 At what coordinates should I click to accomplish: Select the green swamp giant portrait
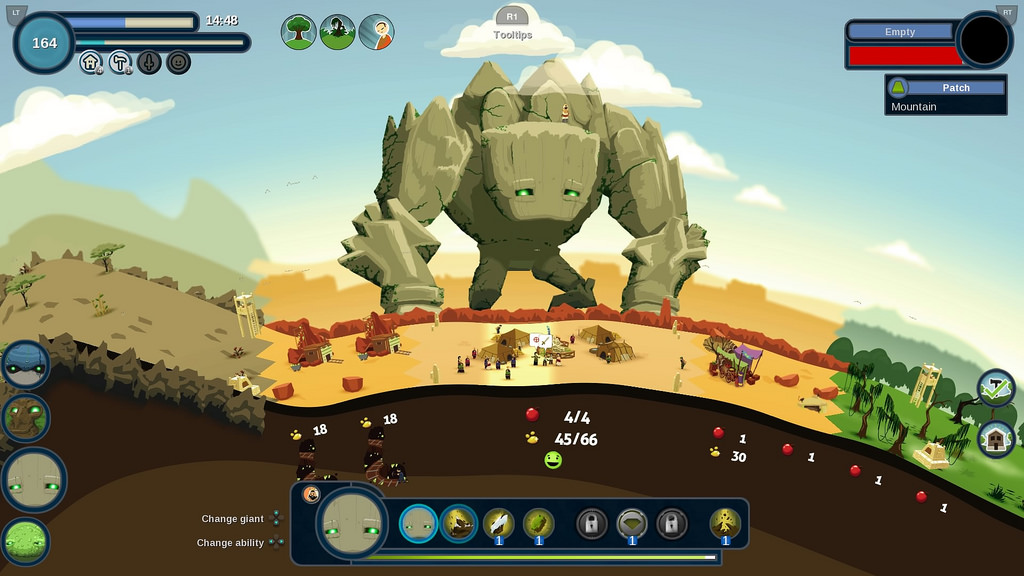[x=27, y=541]
